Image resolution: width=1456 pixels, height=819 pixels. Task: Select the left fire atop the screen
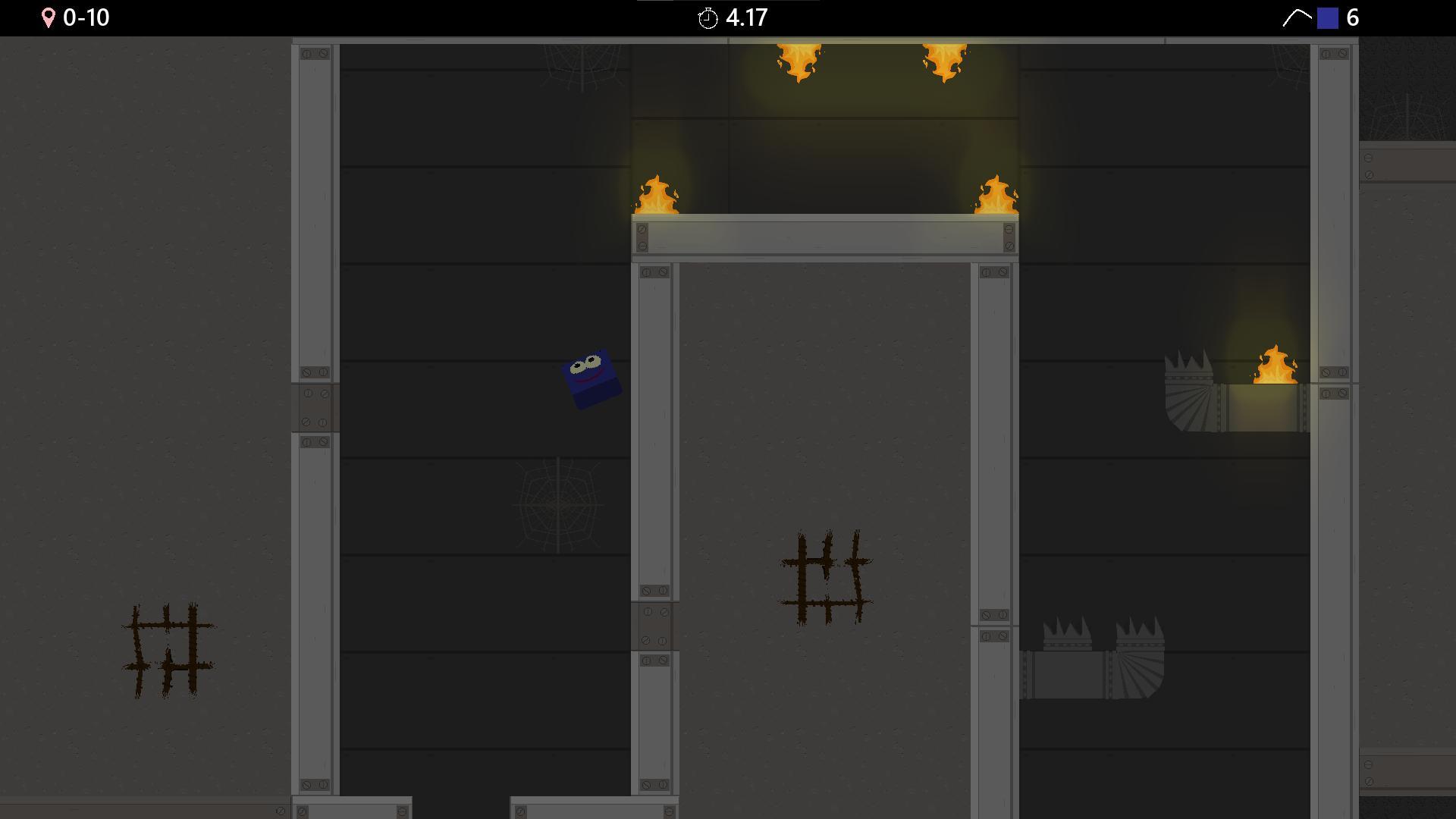[800, 61]
